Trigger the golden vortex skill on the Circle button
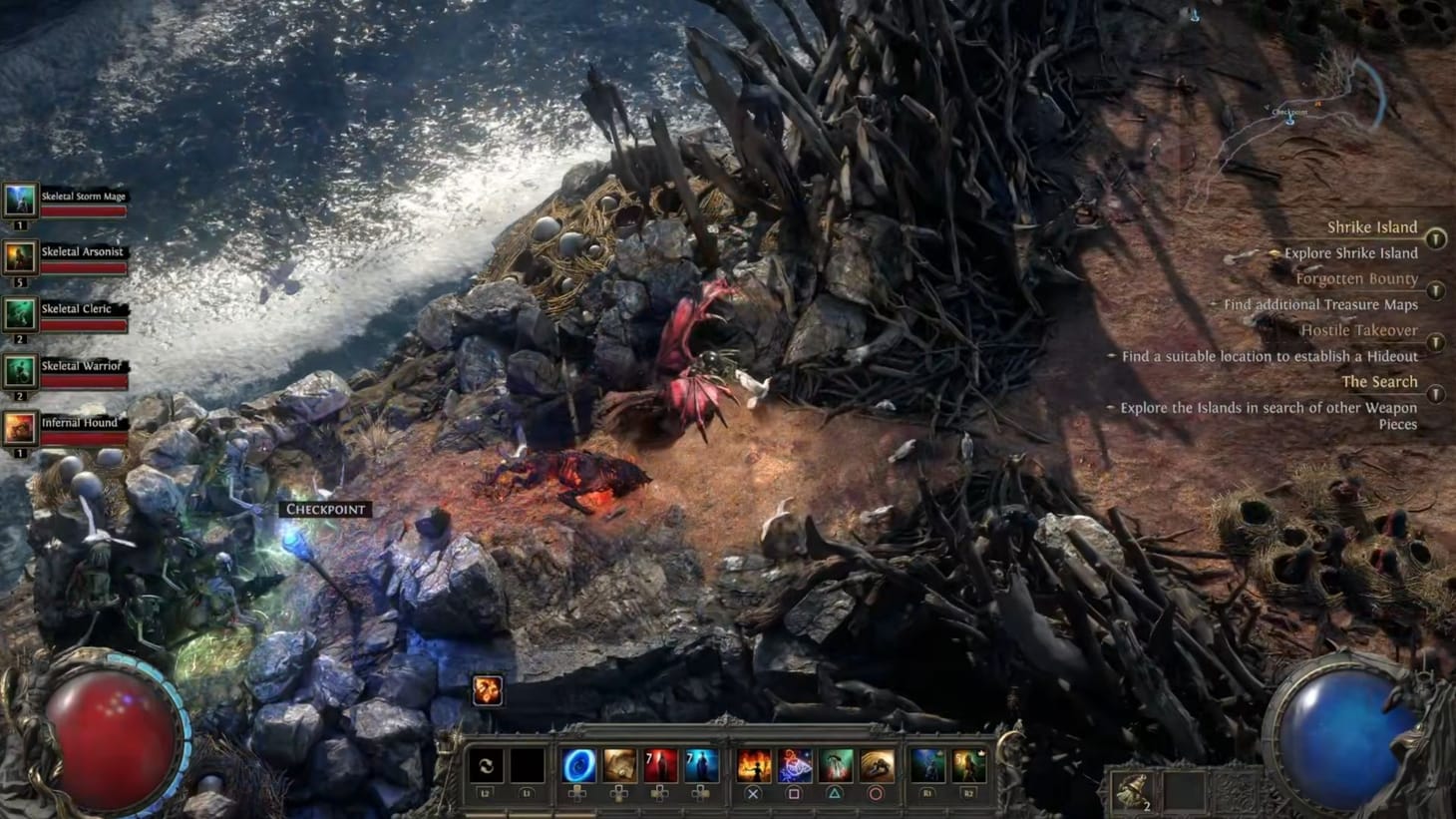Viewport: 1456px width, 819px height. click(x=878, y=764)
